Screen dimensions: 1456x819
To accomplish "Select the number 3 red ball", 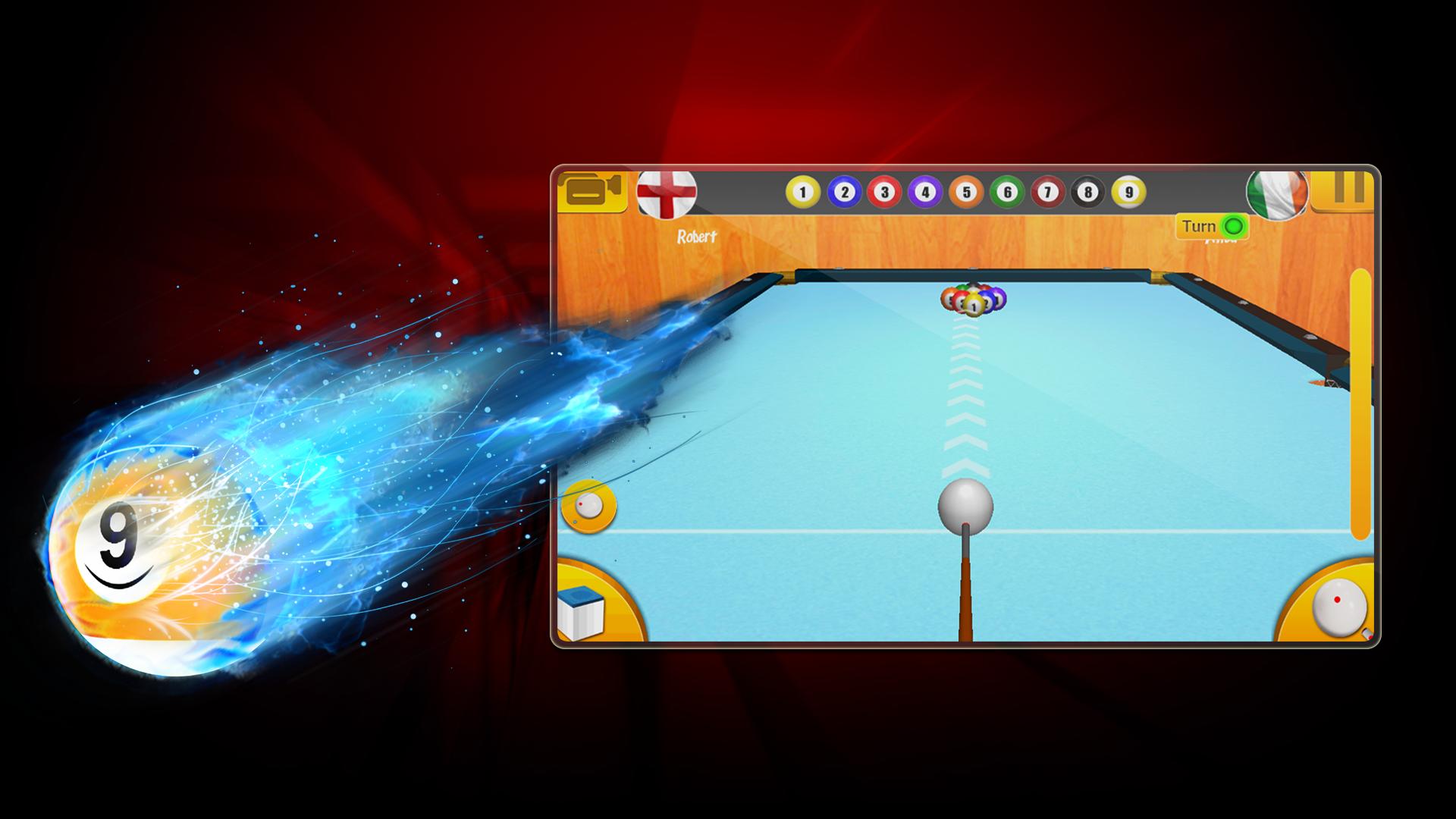I will (x=883, y=192).
